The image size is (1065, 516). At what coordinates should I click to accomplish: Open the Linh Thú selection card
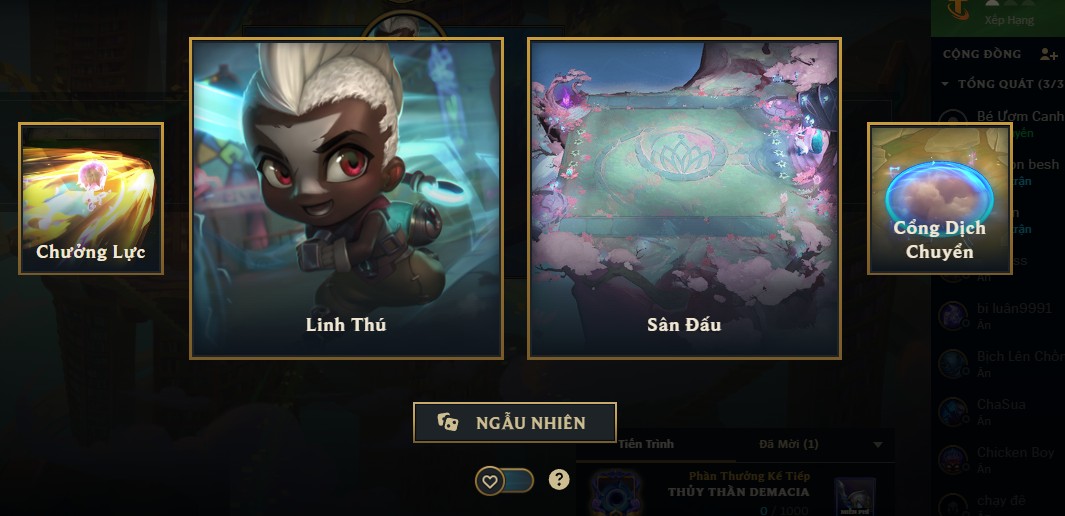[x=346, y=198]
